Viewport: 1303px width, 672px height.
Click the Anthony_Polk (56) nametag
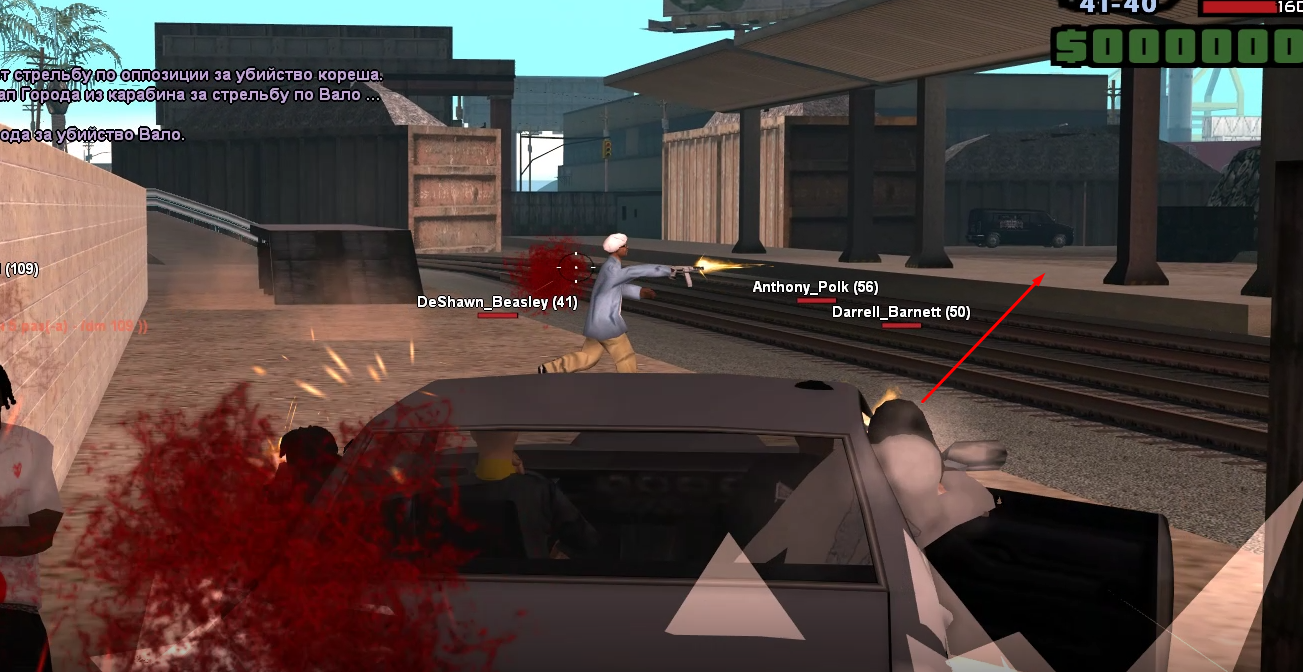(815, 287)
